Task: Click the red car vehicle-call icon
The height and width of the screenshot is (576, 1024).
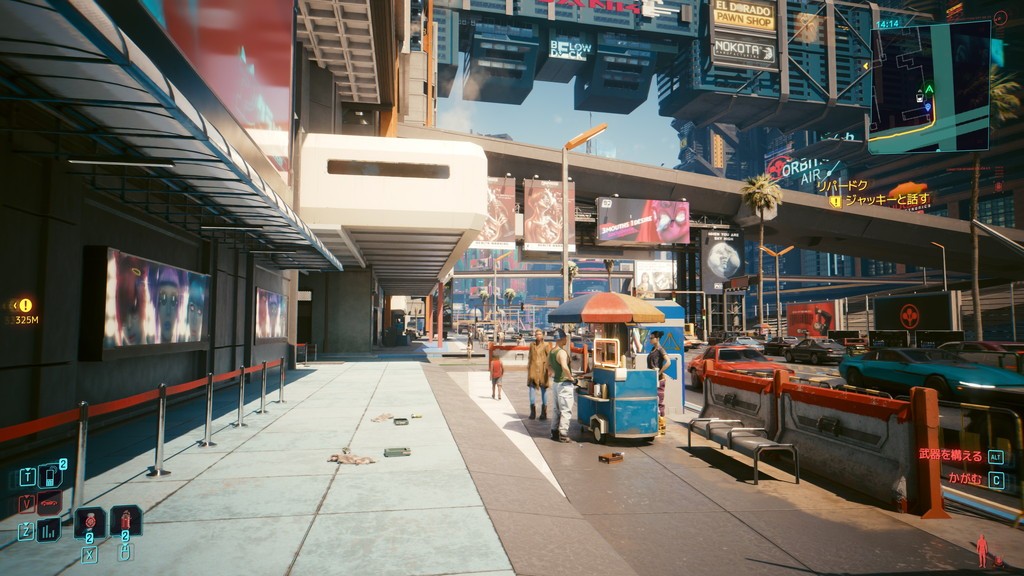Action: (x=49, y=503)
